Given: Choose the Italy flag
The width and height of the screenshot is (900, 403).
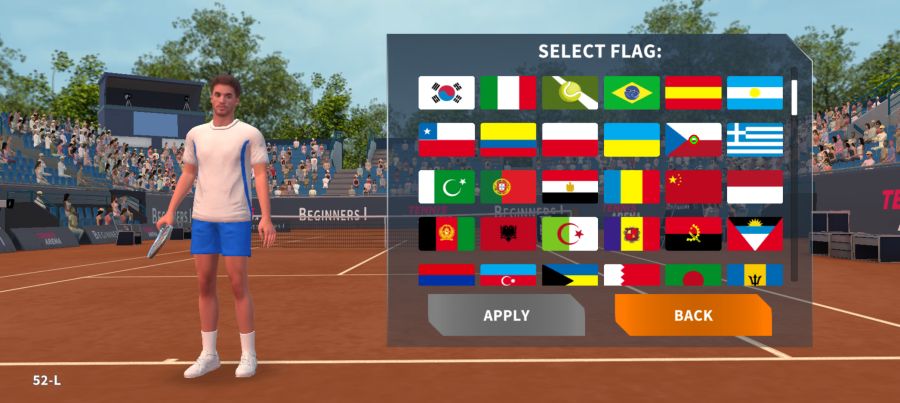Looking at the screenshot, I should pyautogui.click(x=508, y=93).
